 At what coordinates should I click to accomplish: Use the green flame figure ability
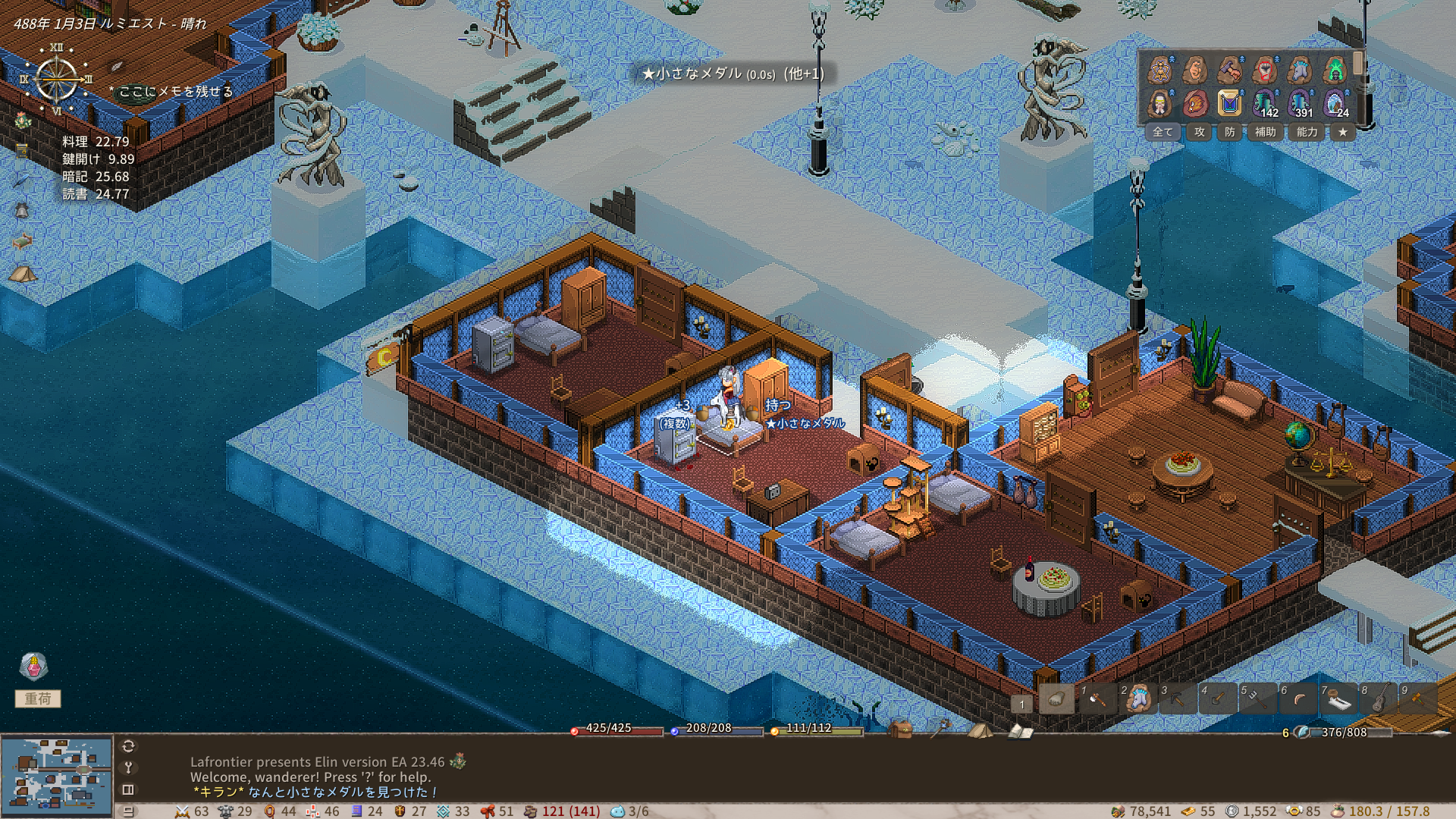pyautogui.click(x=1335, y=71)
